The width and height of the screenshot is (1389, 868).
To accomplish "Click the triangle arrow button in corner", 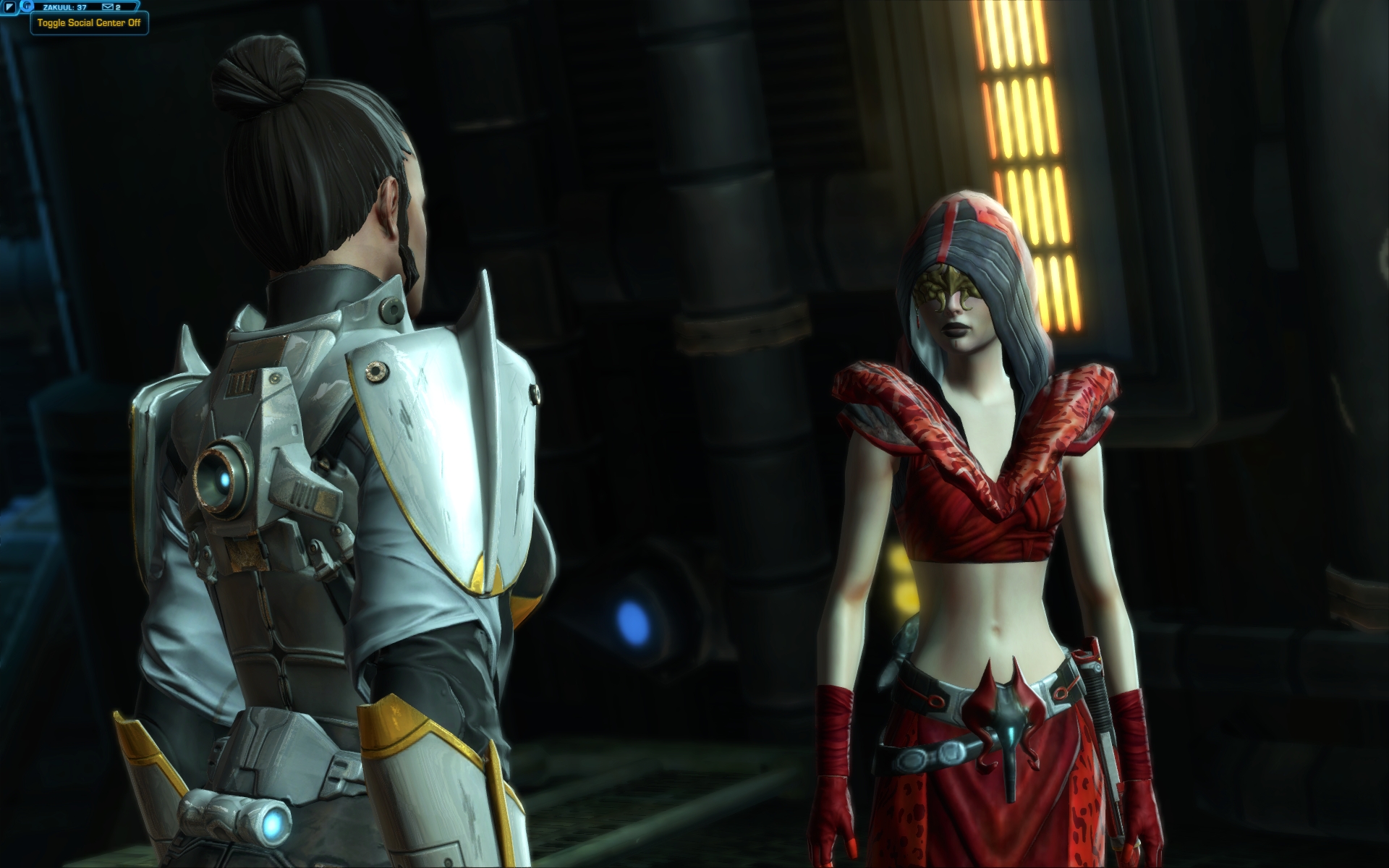I will [10, 7].
